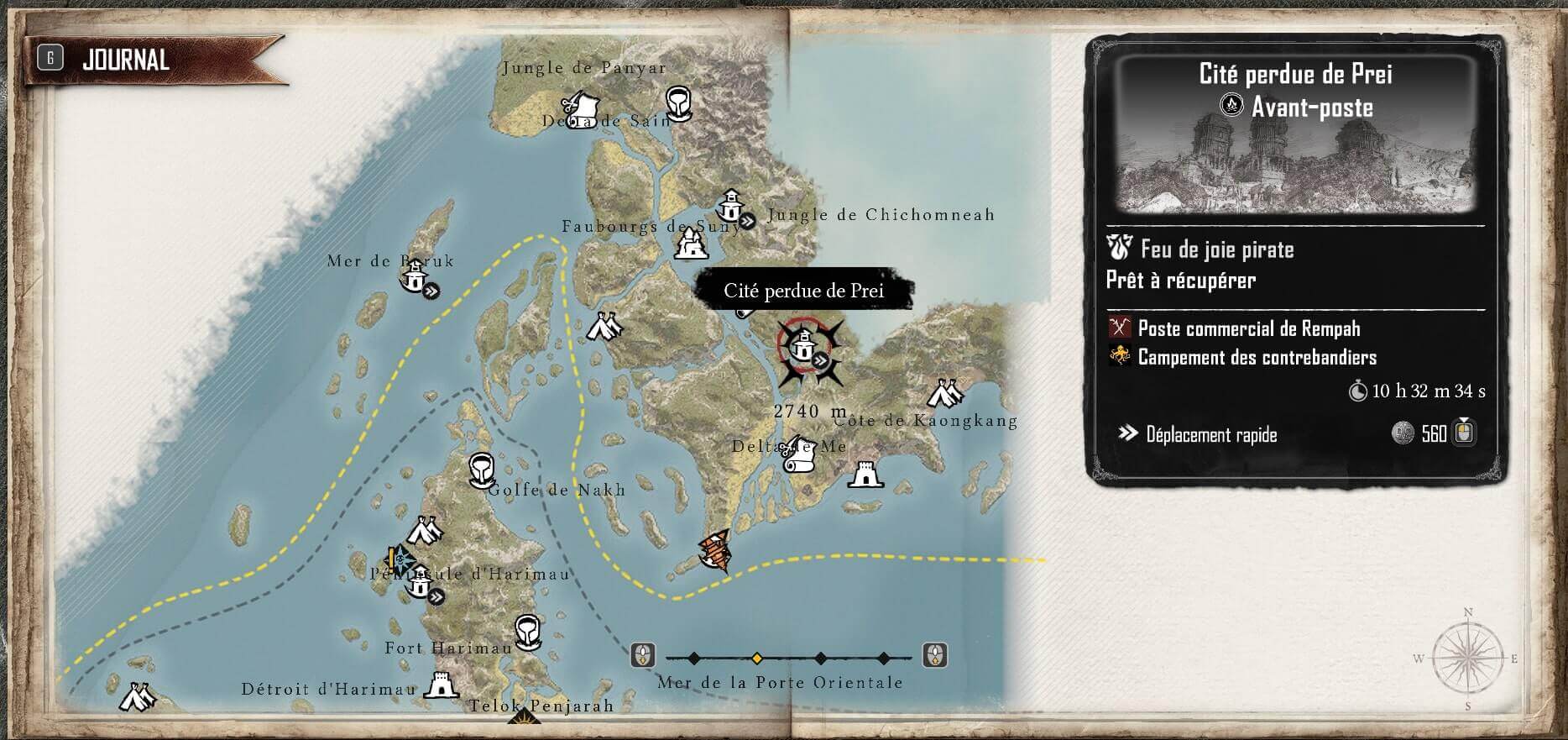Image resolution: width=1568 pixels, height=740 pixels.
Task: Click the Faubourgs de Suny settlement marker
Action: (x=691, y=244)
